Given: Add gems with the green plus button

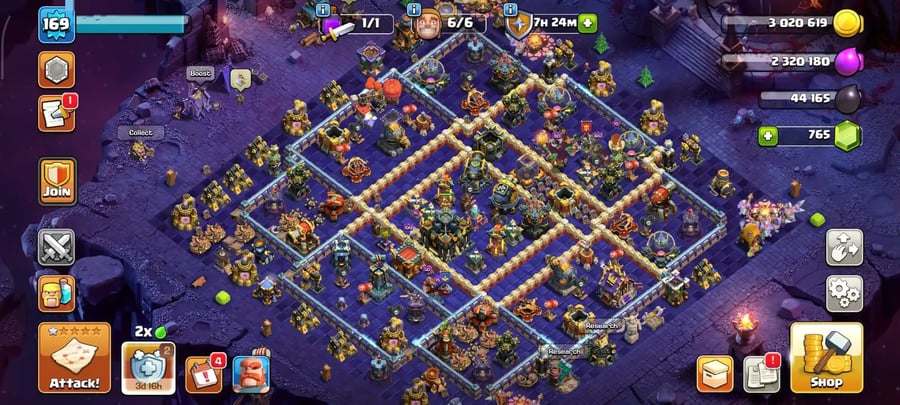Looking at the screenshot, I should tap(768, 135).
